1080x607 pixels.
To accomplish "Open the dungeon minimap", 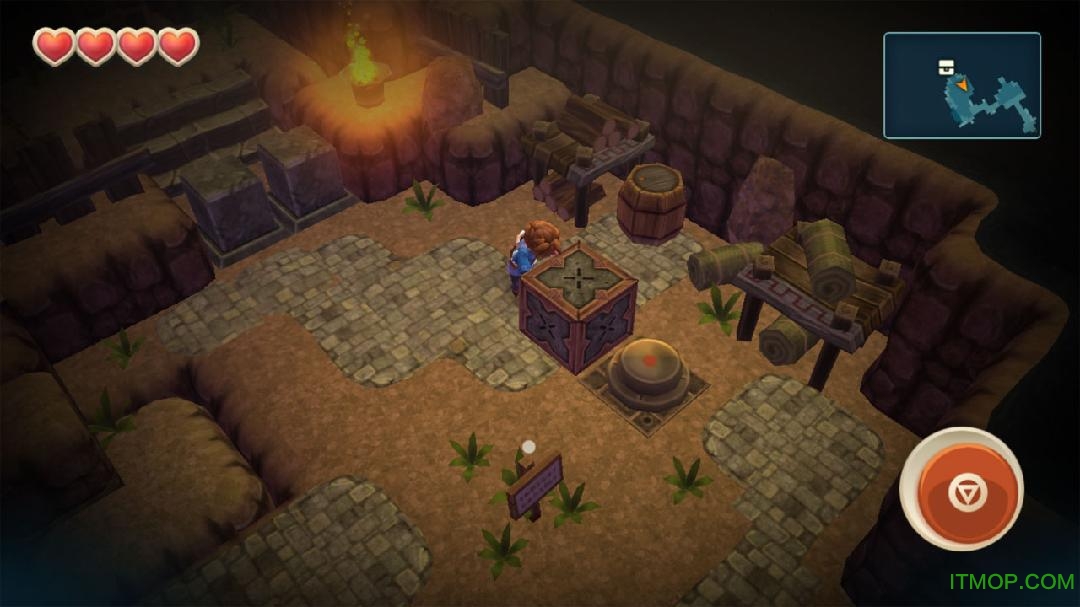I will (961, 85).
